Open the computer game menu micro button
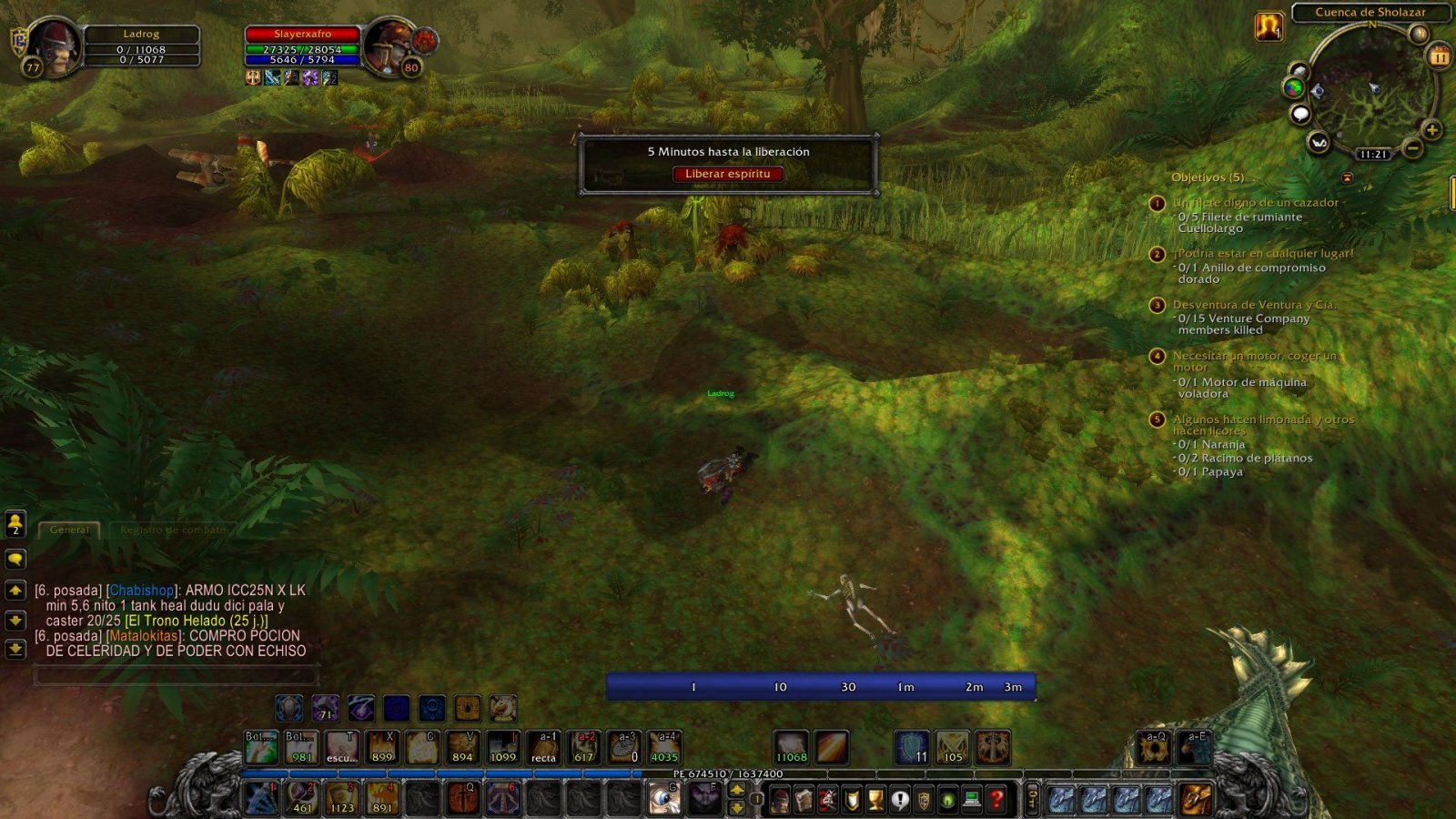 972,800
